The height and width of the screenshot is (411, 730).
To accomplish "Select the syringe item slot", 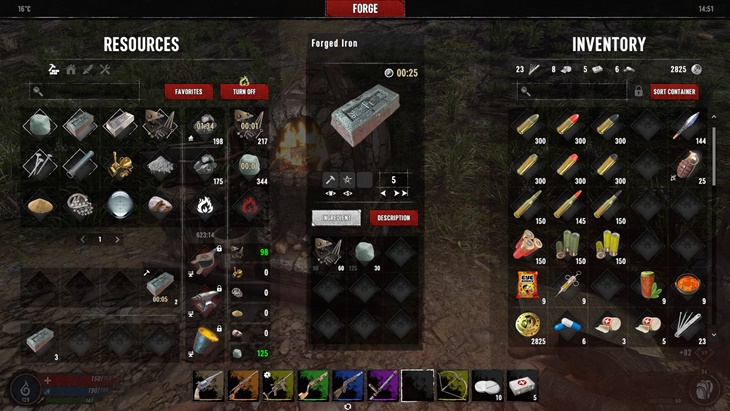I will [568, 286].
